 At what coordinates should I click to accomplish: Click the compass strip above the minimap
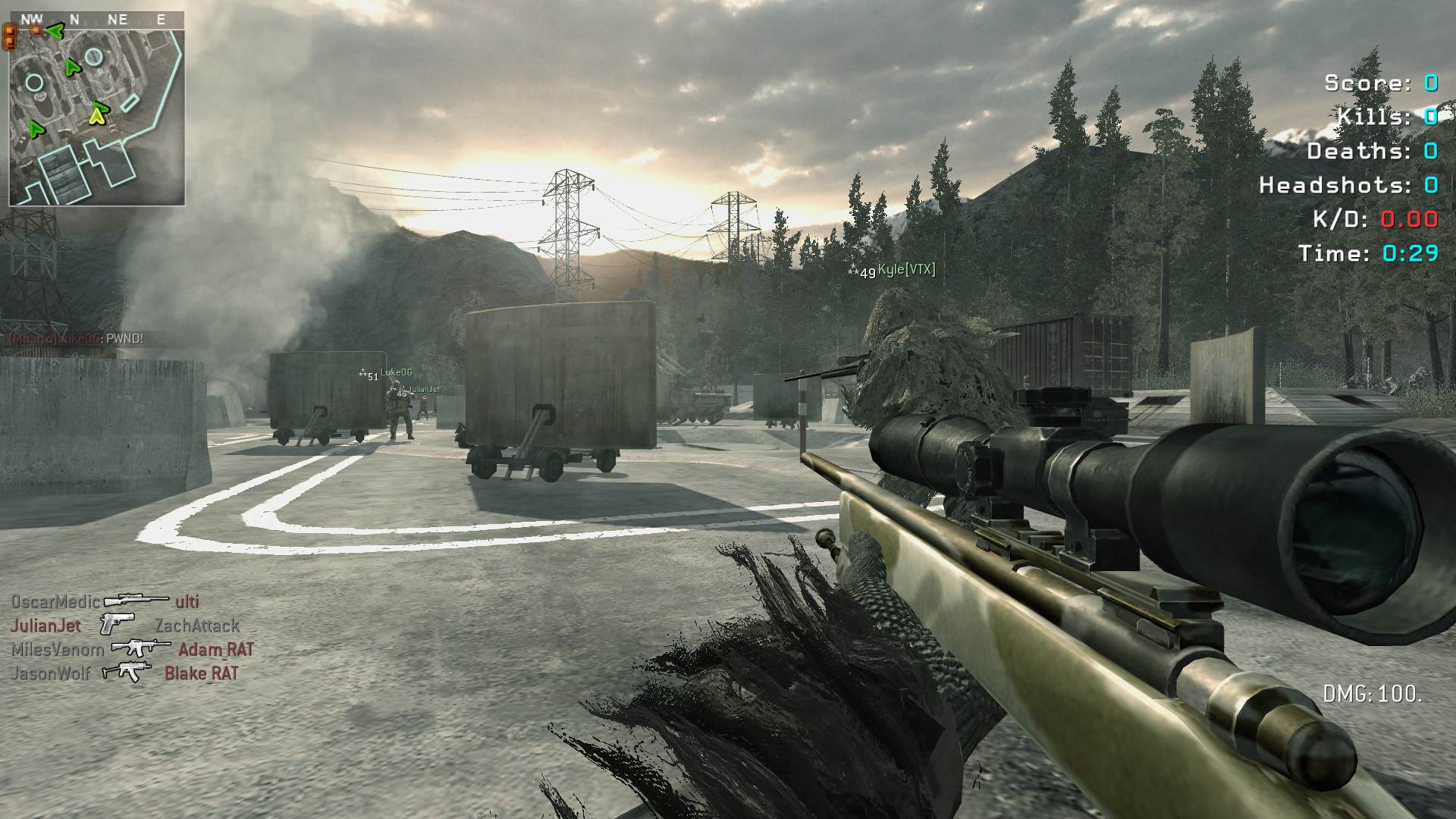click(96, 20)
